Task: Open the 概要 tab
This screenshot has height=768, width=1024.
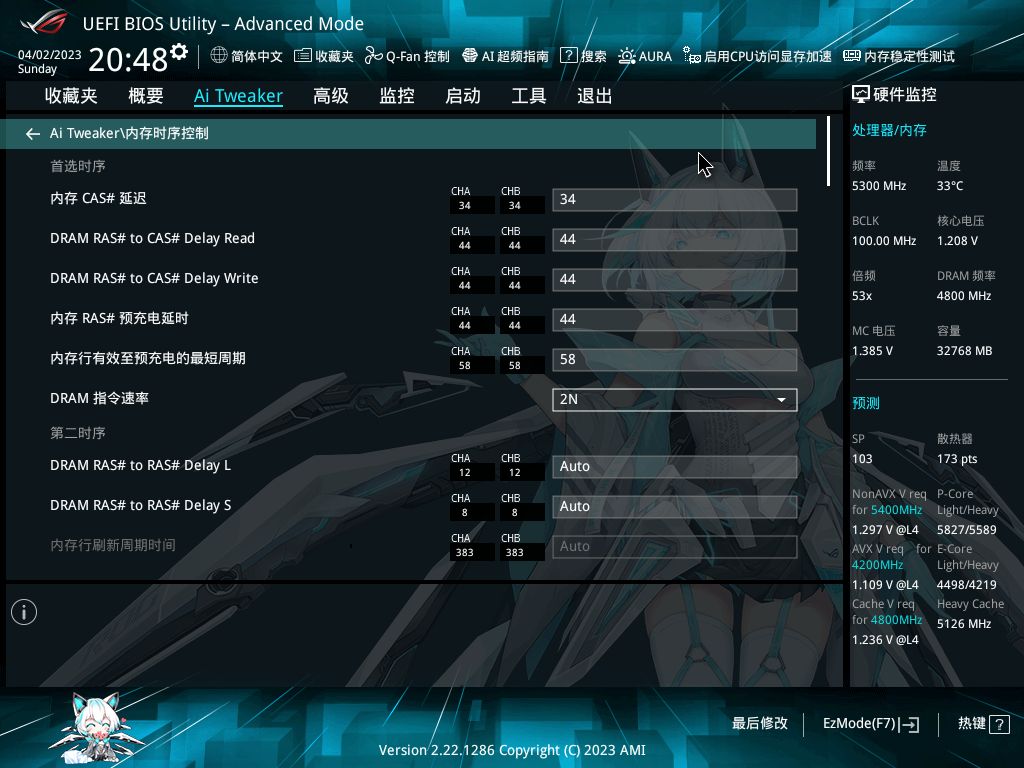Action: pyautogui.click(x=146, y=96)
